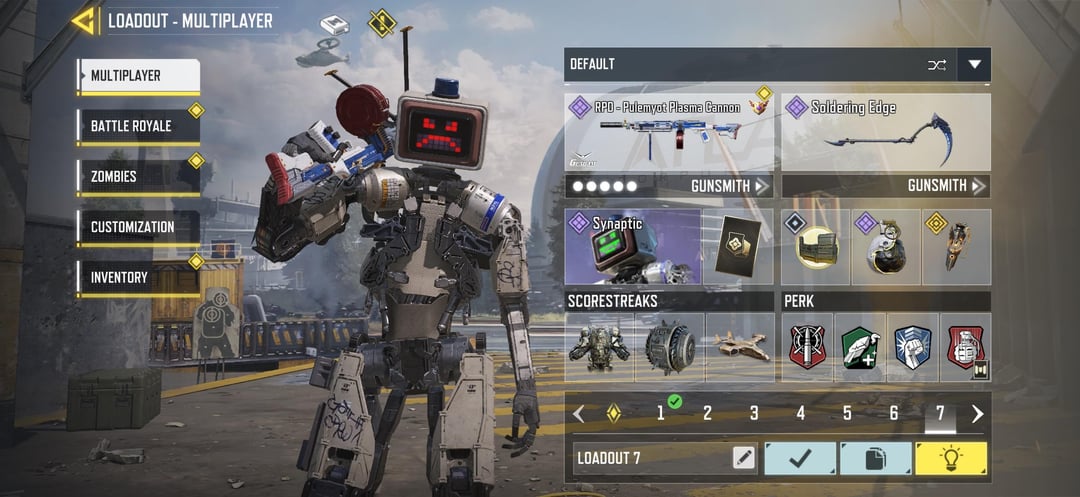Go back using the yellow arrow
1080x497 pixels.
(x=83, y=20)
